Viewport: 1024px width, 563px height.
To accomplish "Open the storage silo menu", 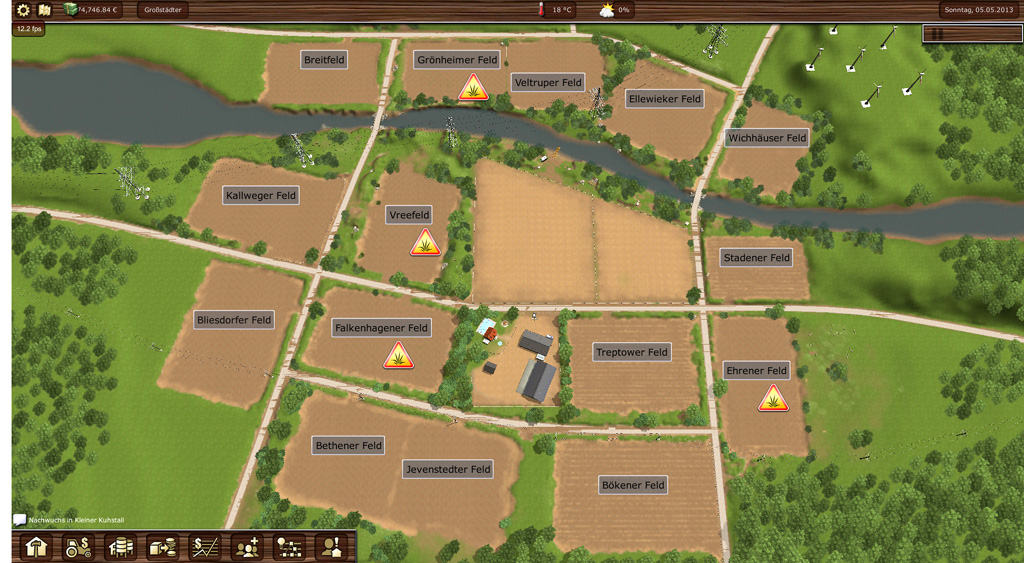I will click(121, 547).
